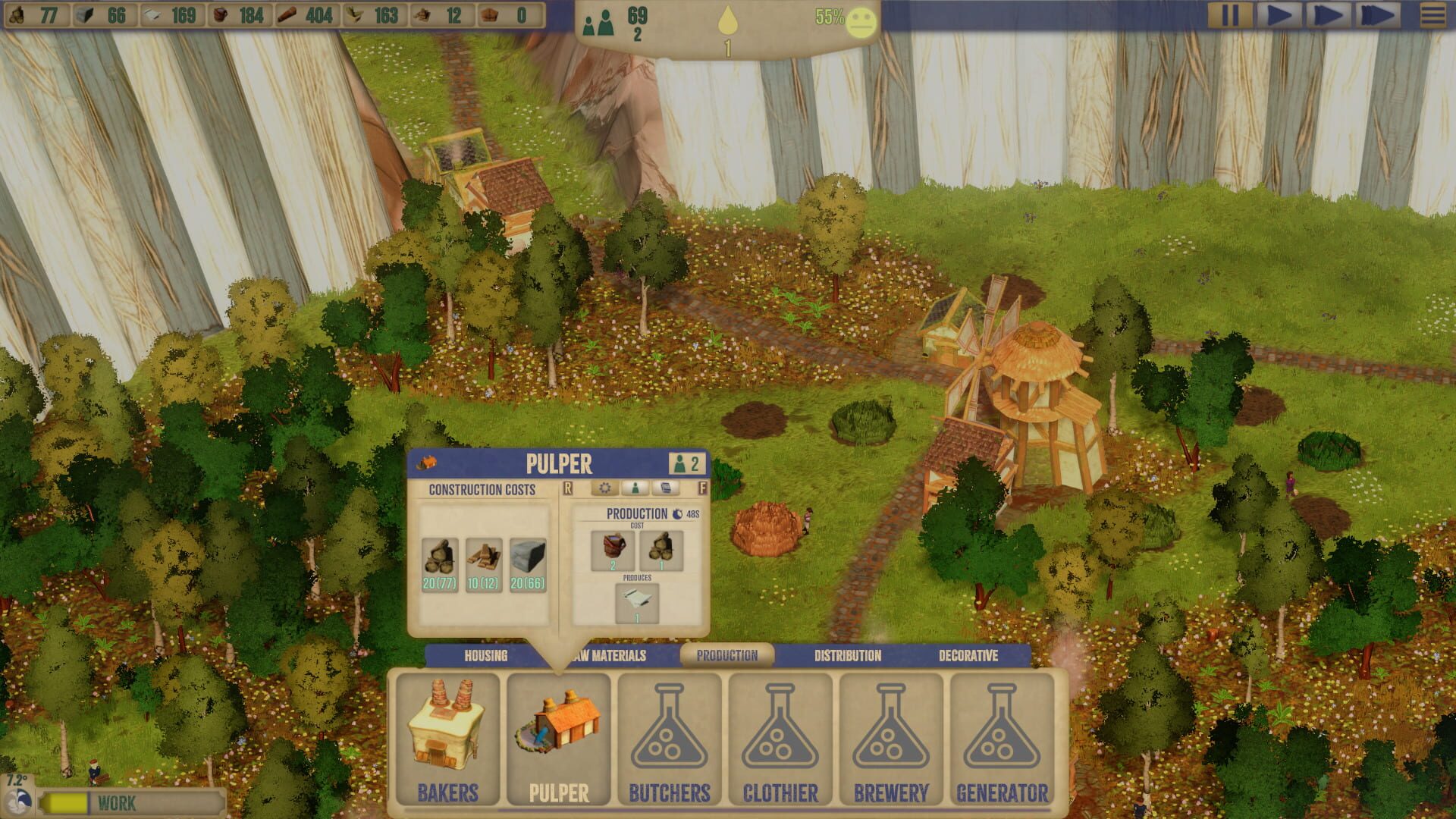Set game speed to double fast-forward
Screen dimensions: 1456x819
(1327, 16)
